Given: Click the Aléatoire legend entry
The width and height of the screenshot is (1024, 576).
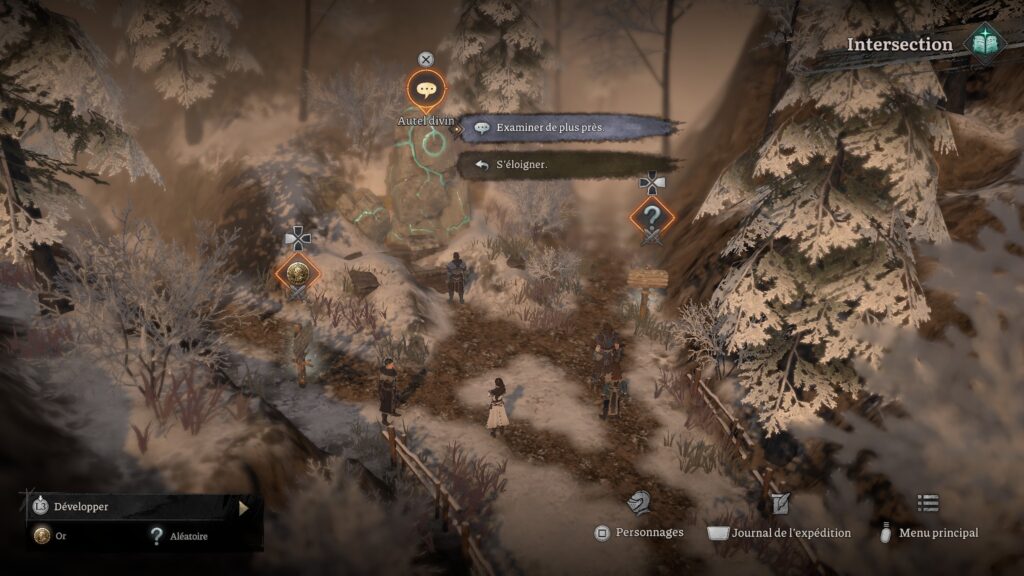Looking at the screenshot, I should coord(180,537).
